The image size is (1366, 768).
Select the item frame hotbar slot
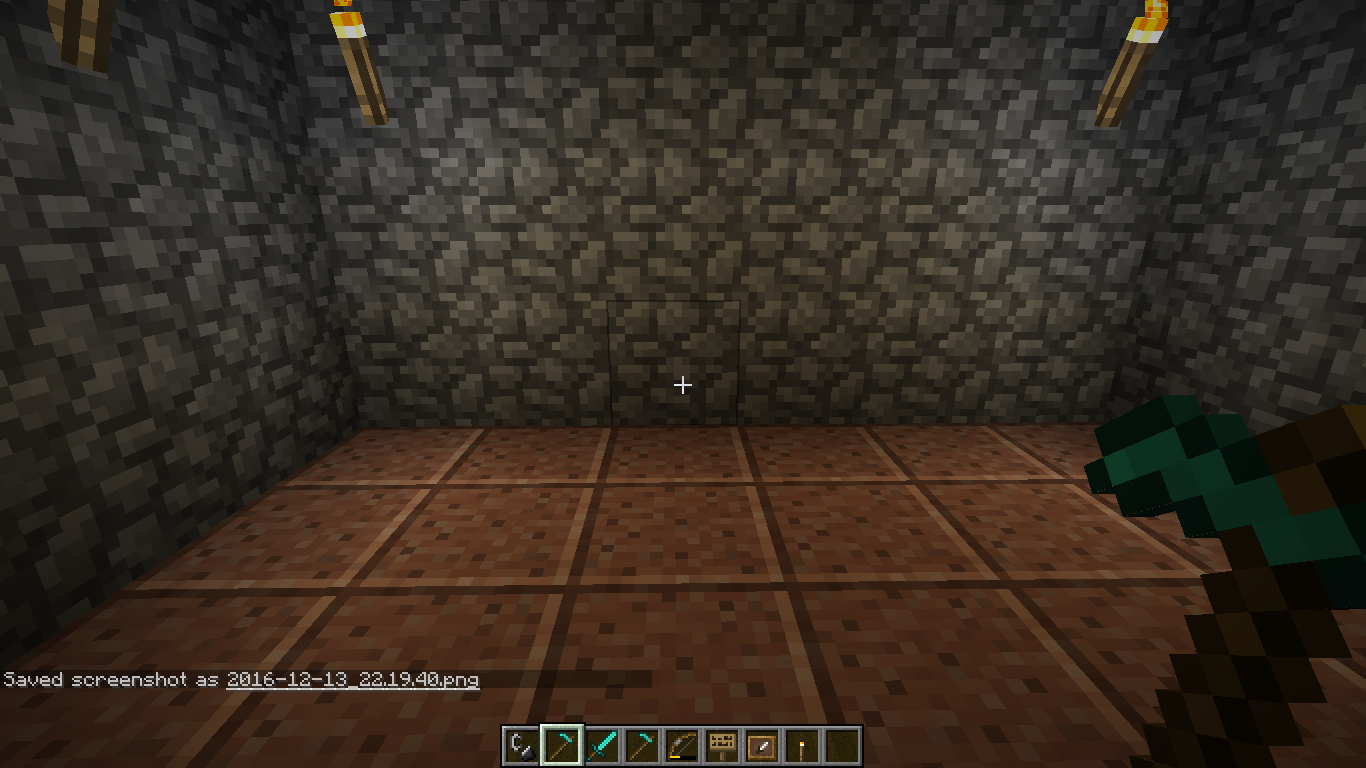click(x=761, y=746)
